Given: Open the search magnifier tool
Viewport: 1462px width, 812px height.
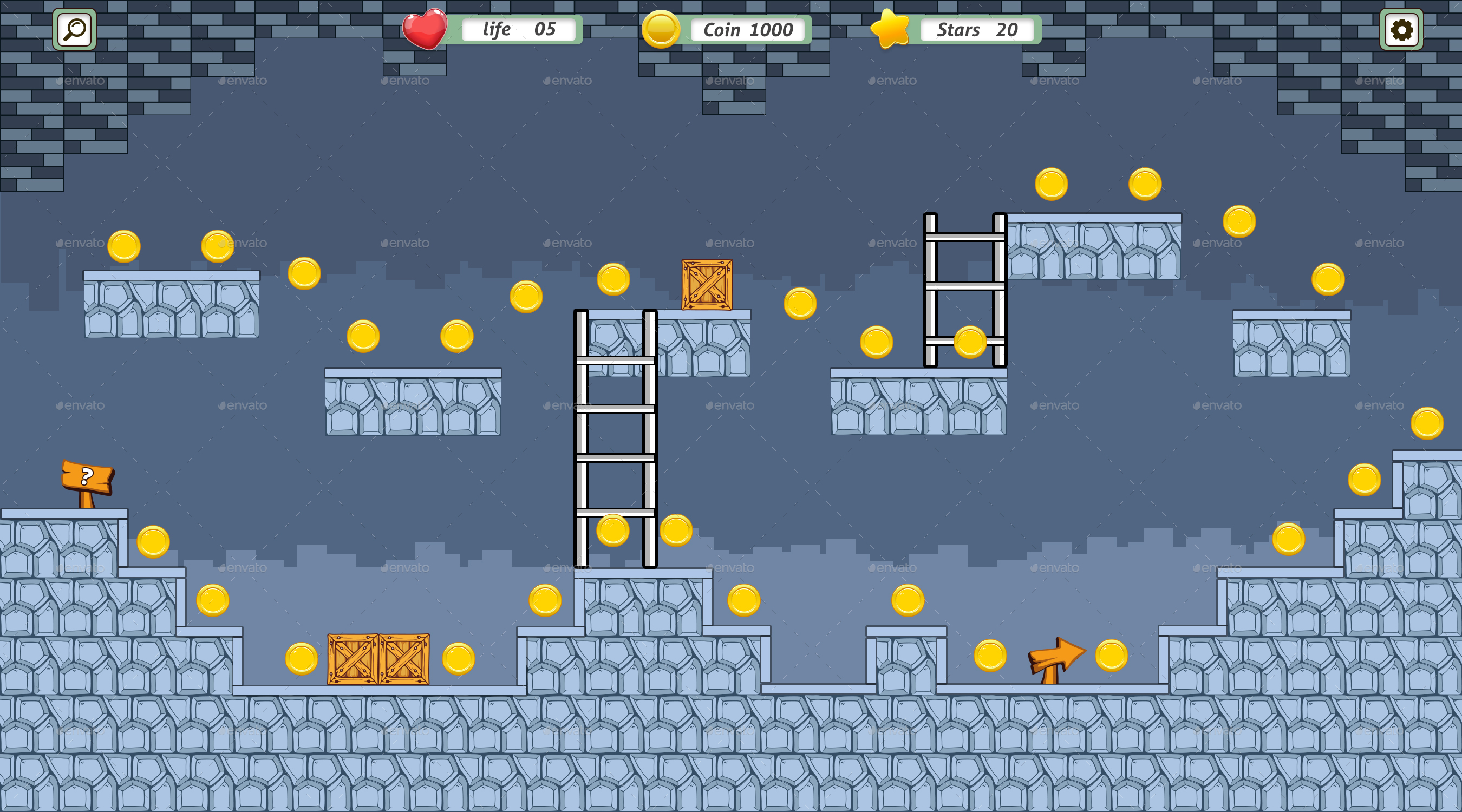Looking at the screenshot, I should [x=74, y=29].
